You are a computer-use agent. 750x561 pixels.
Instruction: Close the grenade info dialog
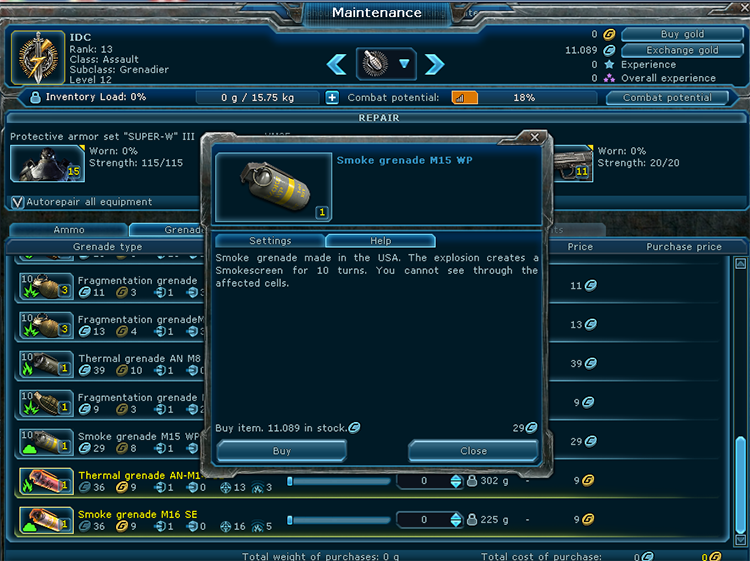tap(473, 451)
